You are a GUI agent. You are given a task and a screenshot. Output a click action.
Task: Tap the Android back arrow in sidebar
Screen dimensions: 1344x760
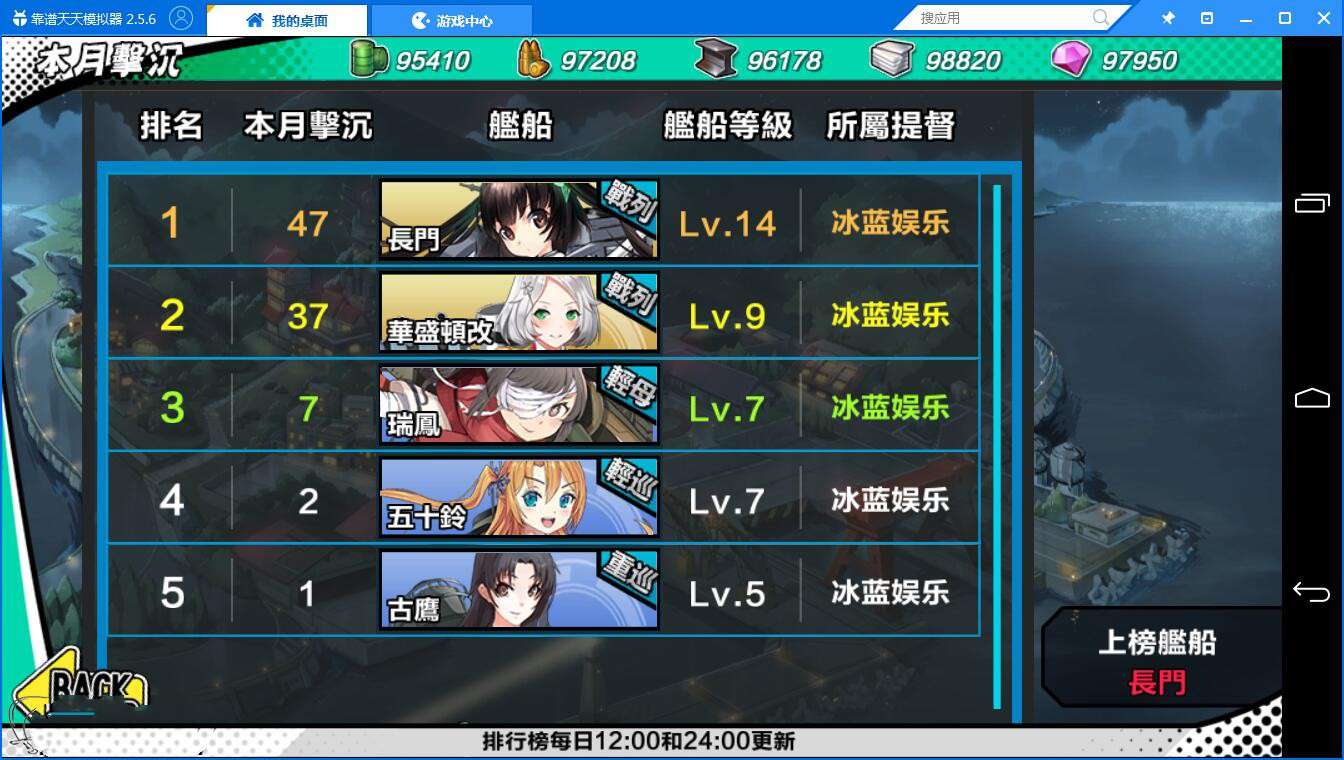click(x=1311, y=592)
